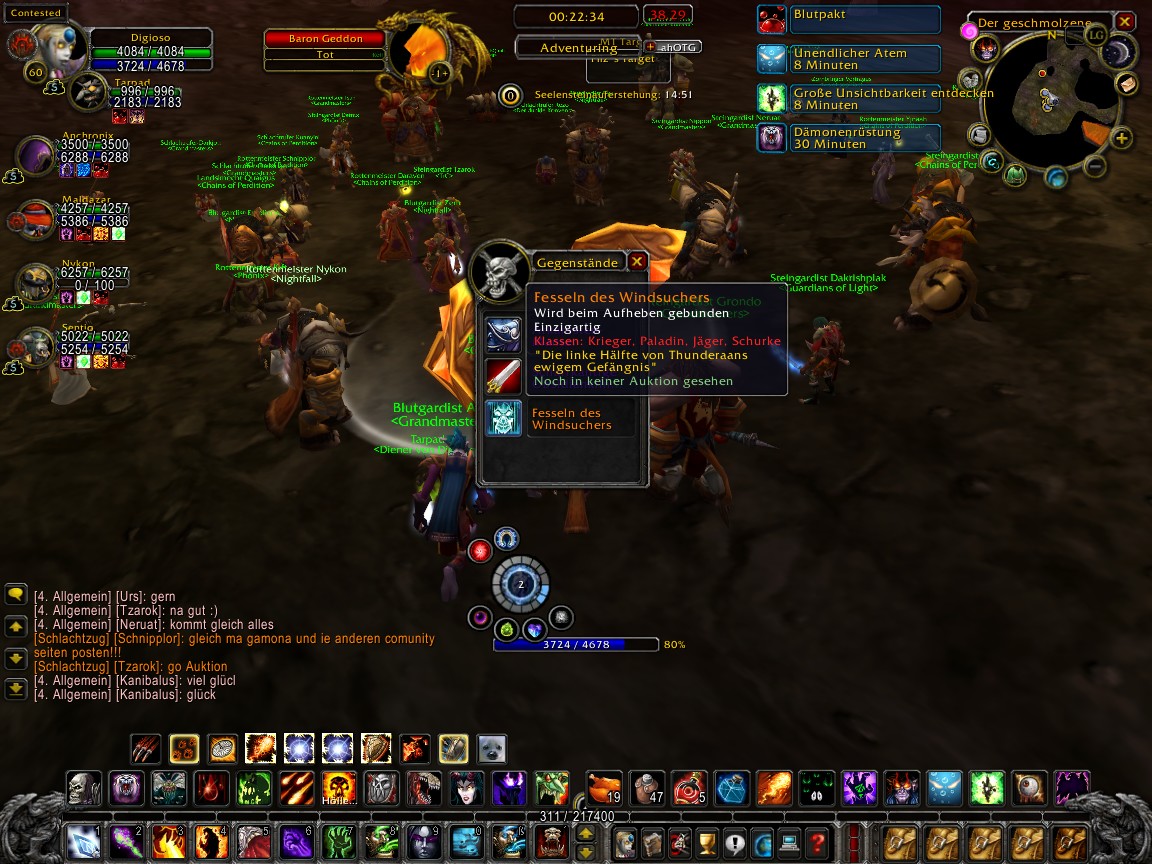Take the blue armor loot item
The image size is (1152, 864).
[504, 334]
